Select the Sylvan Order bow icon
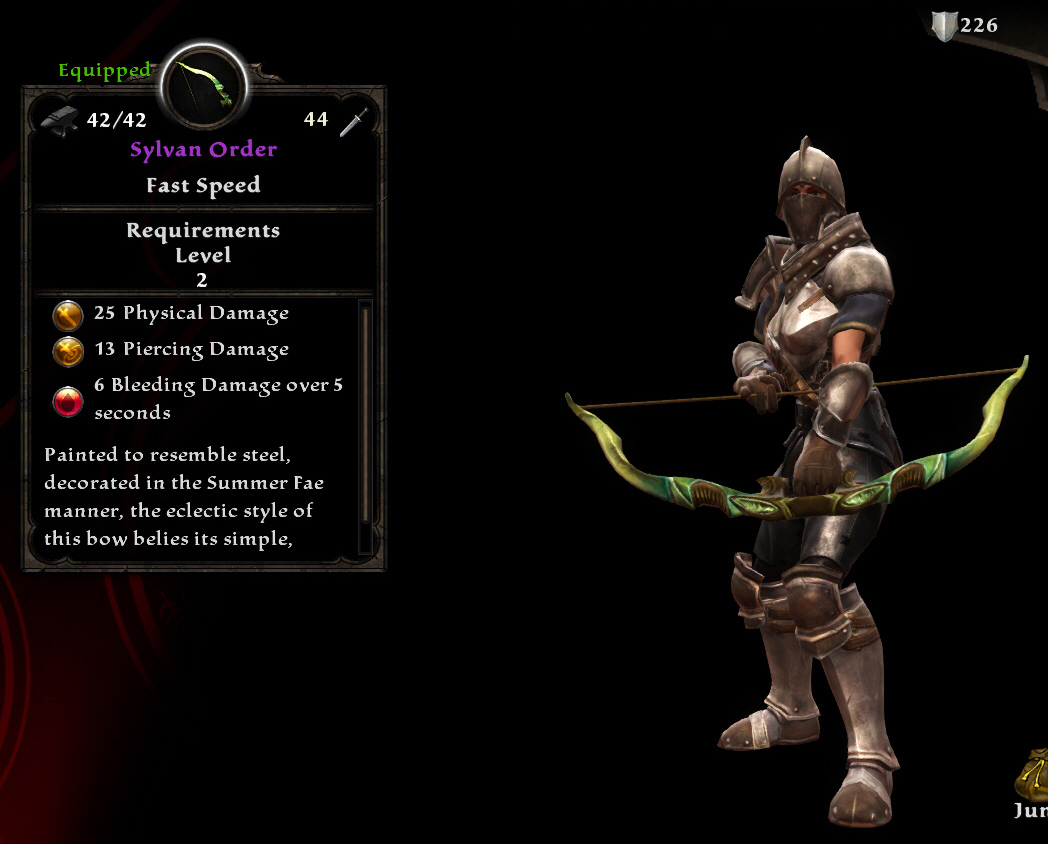The height and width of the screenshot is (844, 1048). click(204, 87)
